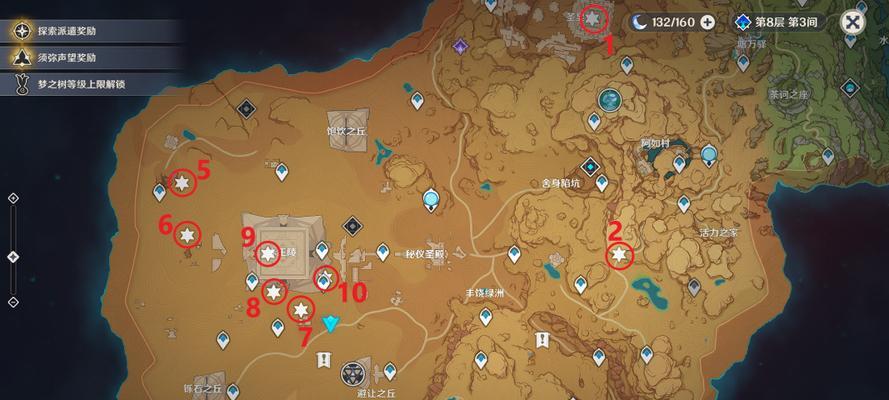Select the star marker numbered 2
Viewport: 889px width, 400px height.
point(620,257)
